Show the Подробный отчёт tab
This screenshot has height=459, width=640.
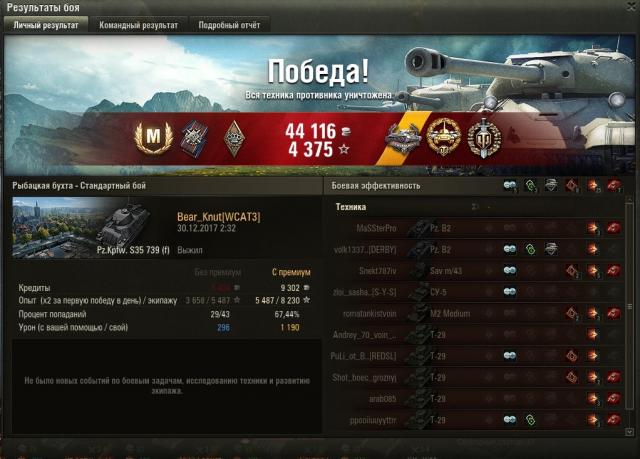228,25
